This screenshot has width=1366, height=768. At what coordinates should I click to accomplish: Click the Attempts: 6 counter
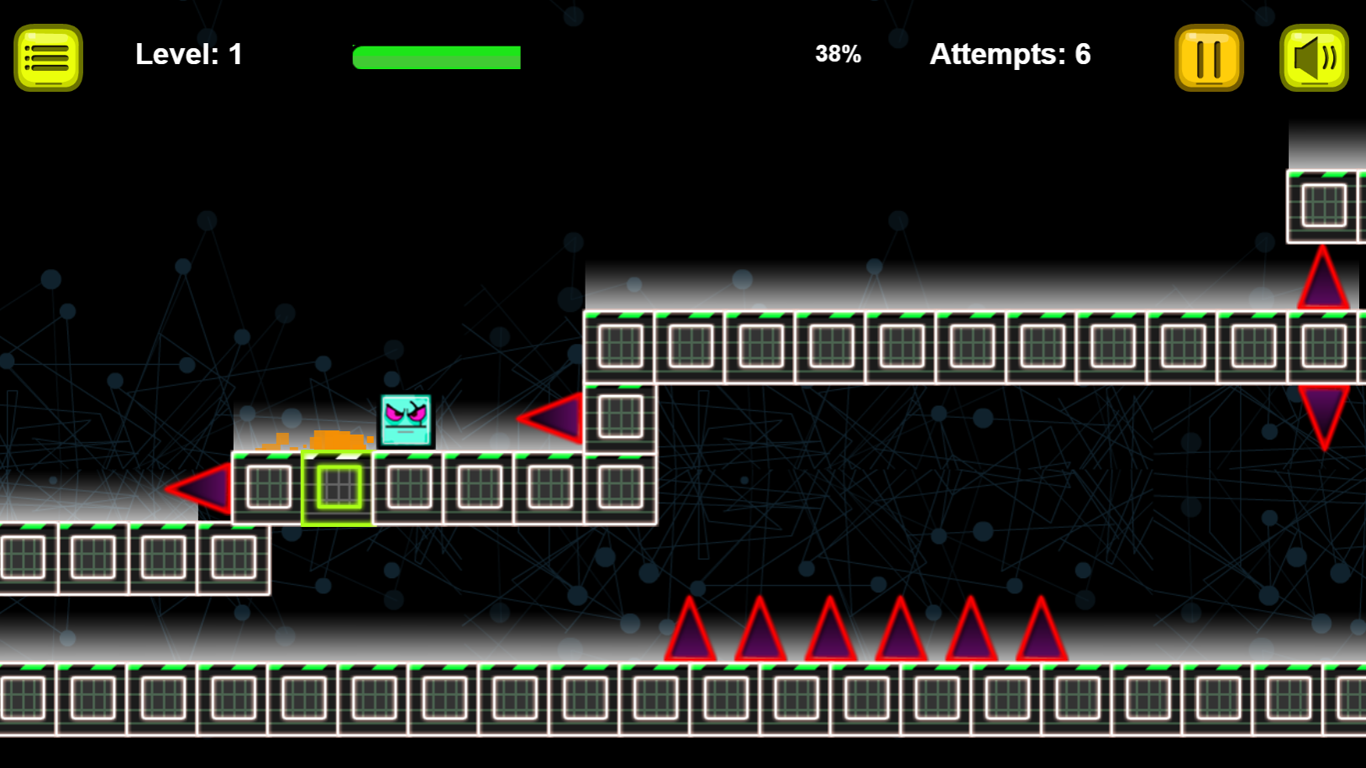[x=1010, y=54]
